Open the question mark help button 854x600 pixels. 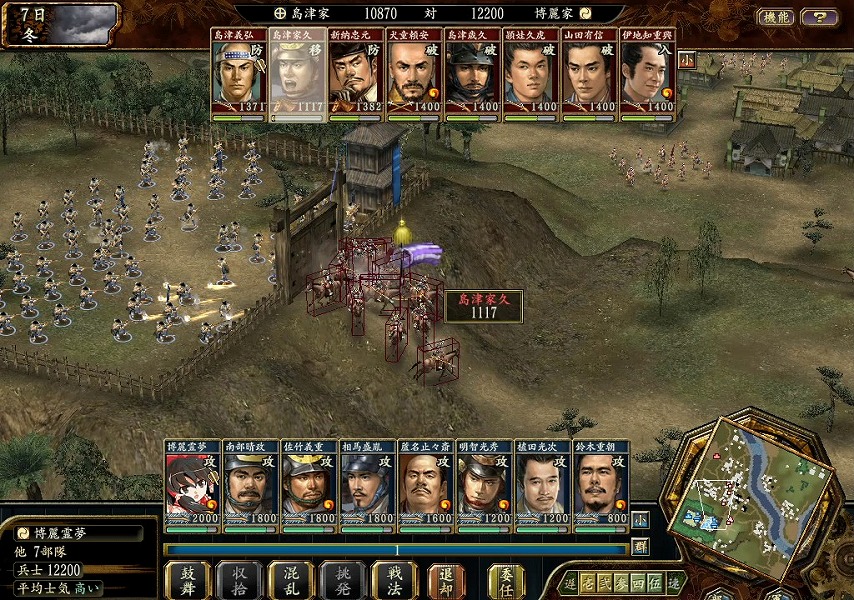pos(820,17)
